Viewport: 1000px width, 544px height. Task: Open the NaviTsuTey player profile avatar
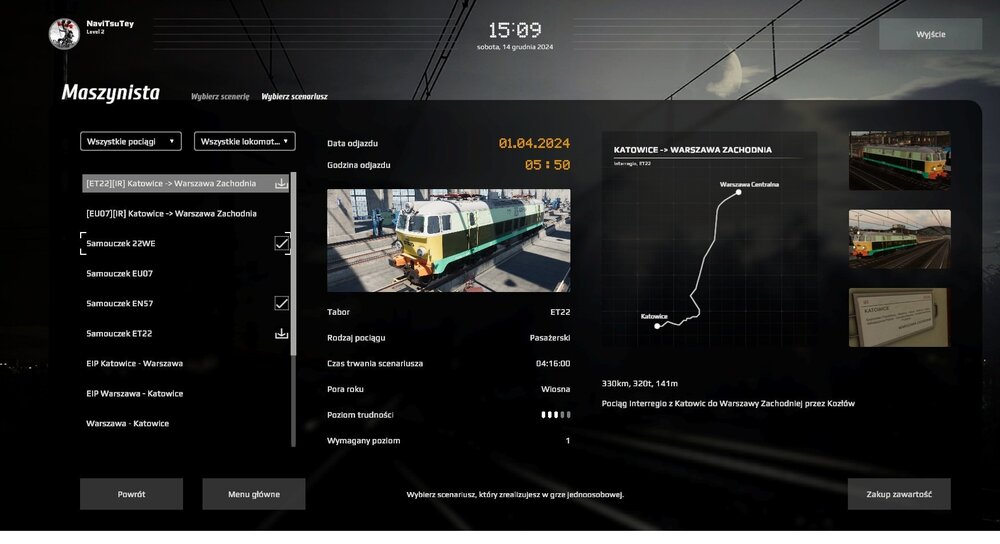64,33
